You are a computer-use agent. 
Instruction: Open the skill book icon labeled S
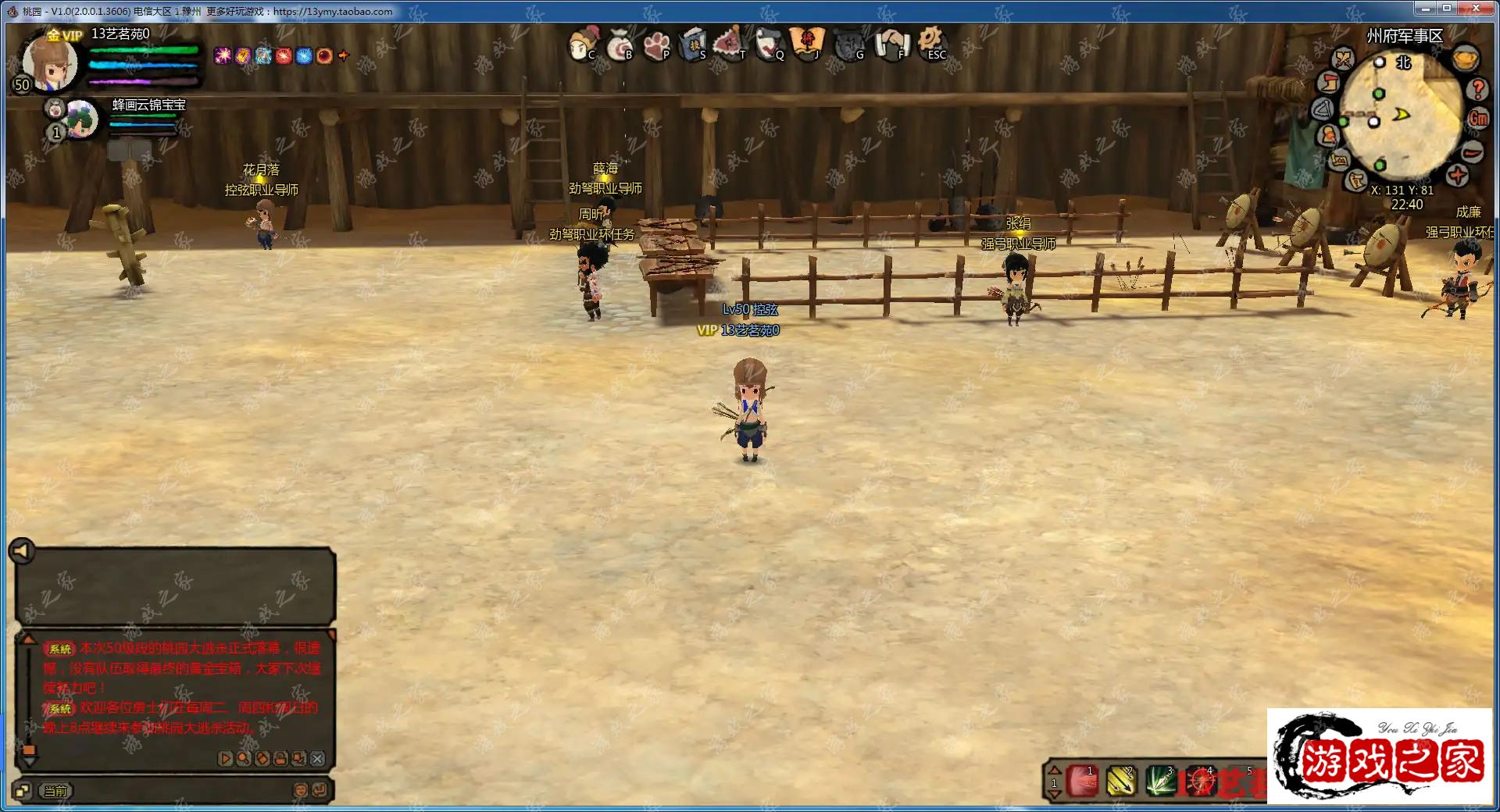point(693,45)
